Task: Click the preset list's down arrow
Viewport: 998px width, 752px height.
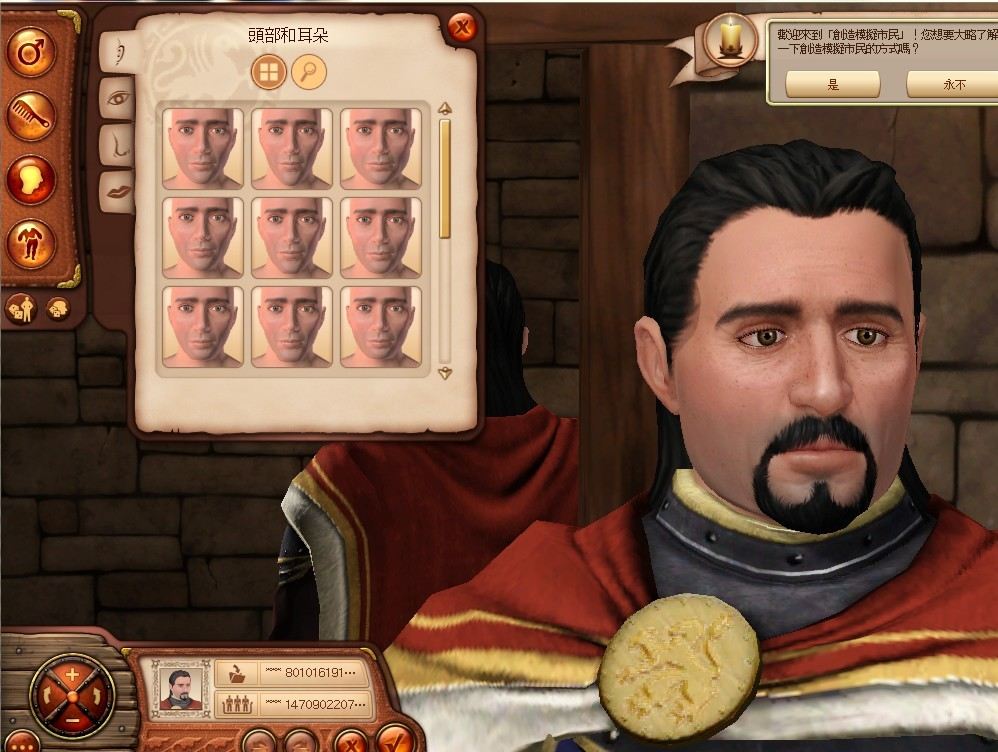Action: [x=445, y=373]
